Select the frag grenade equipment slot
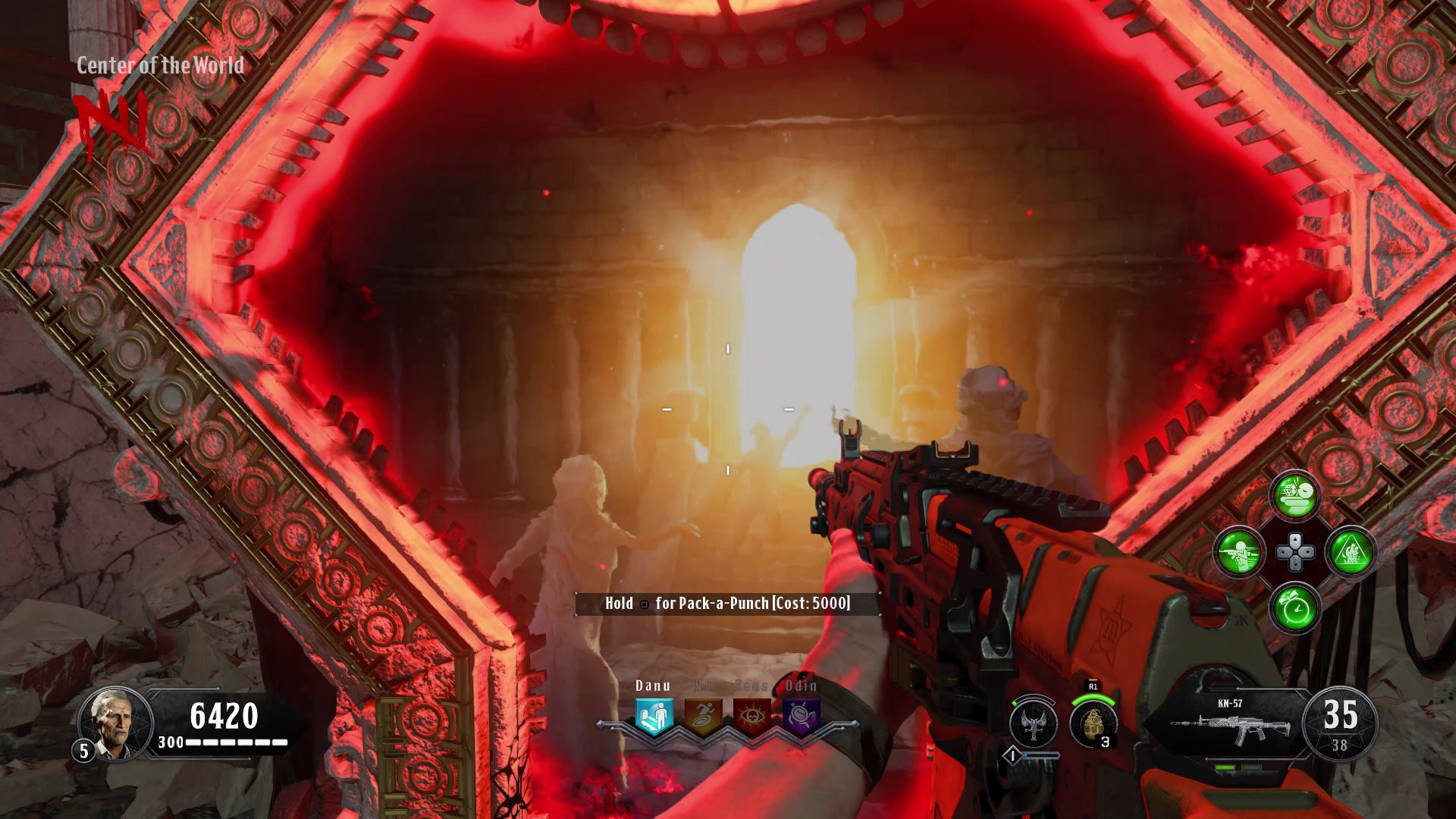This screenshot has width=1456, height=819. pos(1094,723)
